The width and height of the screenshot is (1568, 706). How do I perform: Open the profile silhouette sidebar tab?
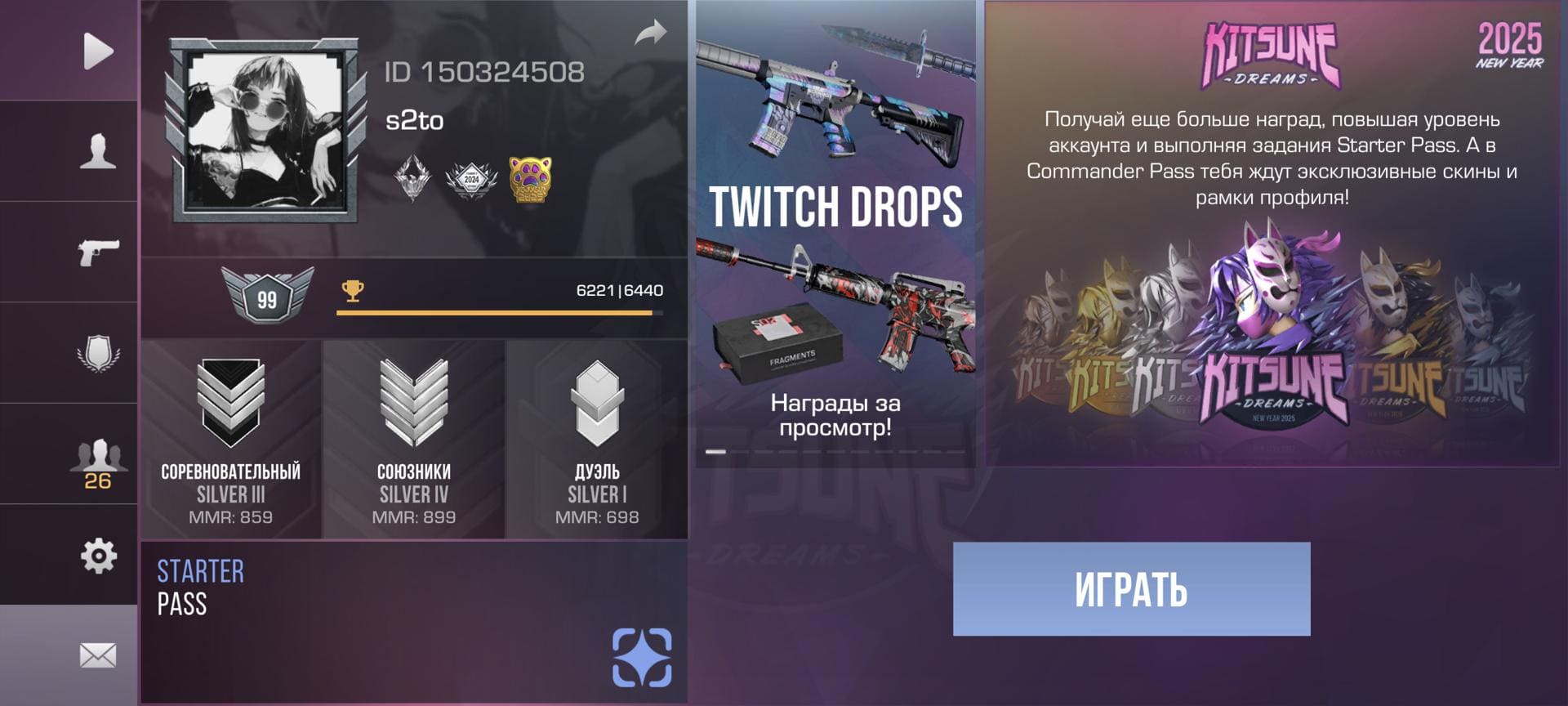coord(98,152)
